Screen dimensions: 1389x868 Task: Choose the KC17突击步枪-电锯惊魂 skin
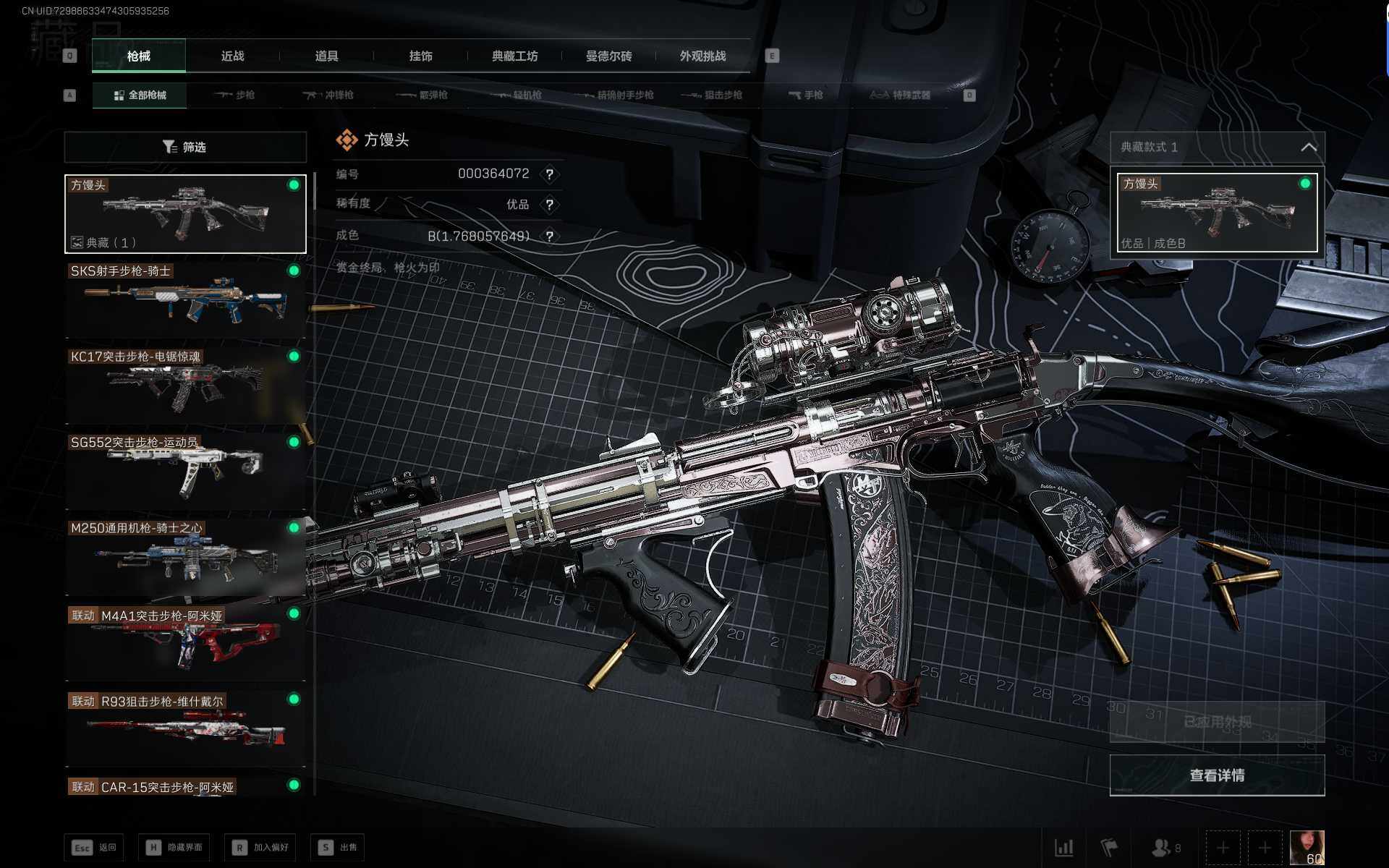pyautogui.click(x=185, y=386)
